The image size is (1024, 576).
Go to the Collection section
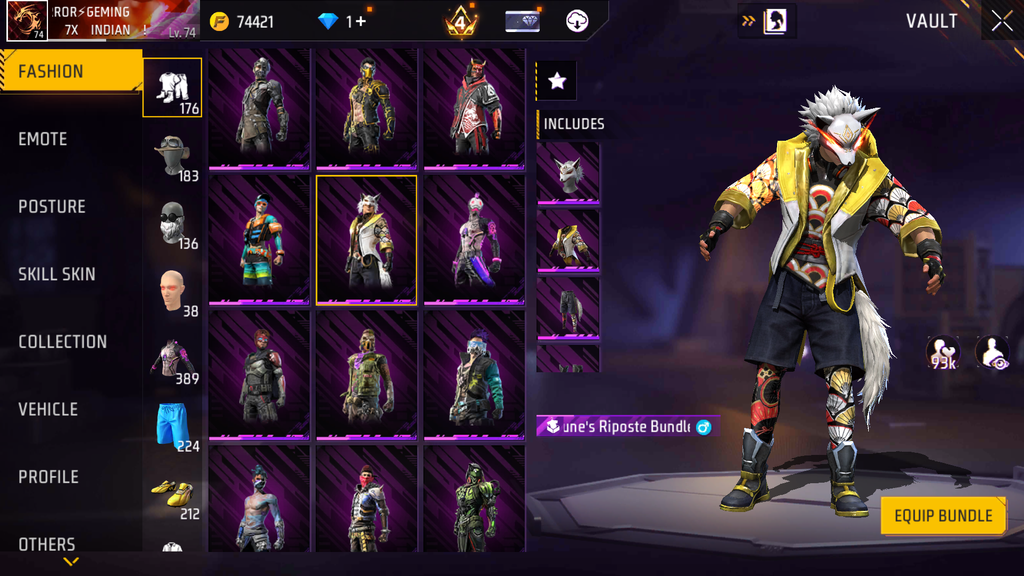click(62, 342)
